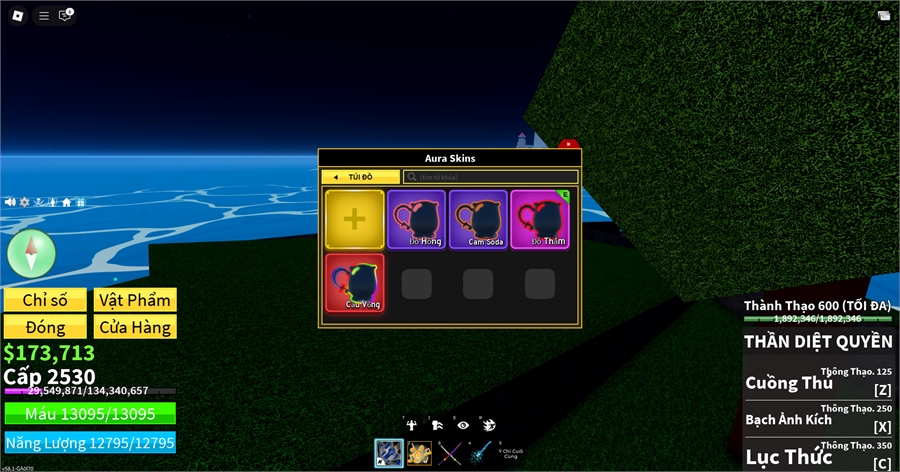Open settings via the gear icon
The height and width of the screenshot is (472, 900).
(x=24, y=202)
